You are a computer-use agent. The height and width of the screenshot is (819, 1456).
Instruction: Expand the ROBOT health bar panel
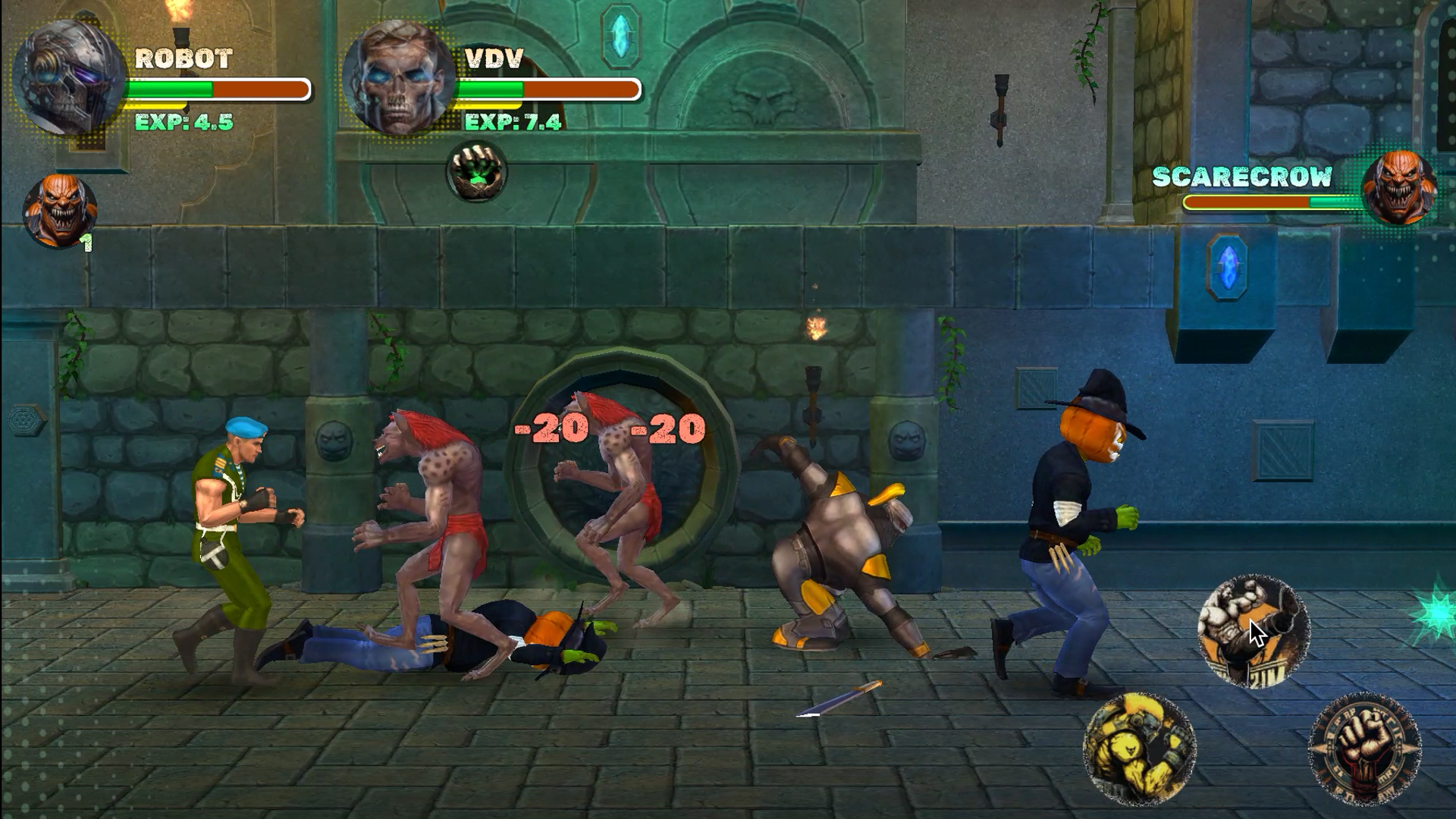pos(218,89)
